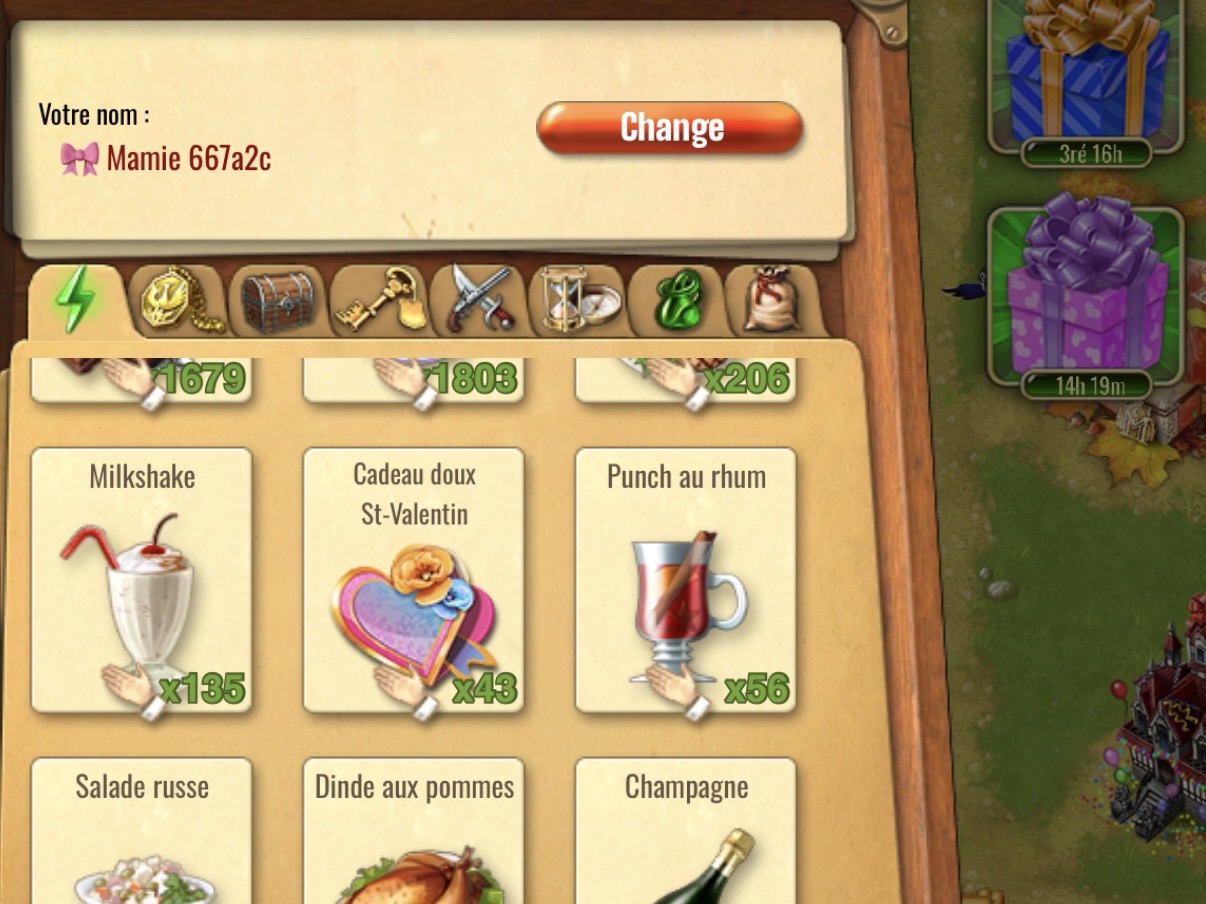Viewport: 1206px width, 904px height.
Task: Switch to the golden key tab
Action: pyautogui.click(x=378, y=300)
